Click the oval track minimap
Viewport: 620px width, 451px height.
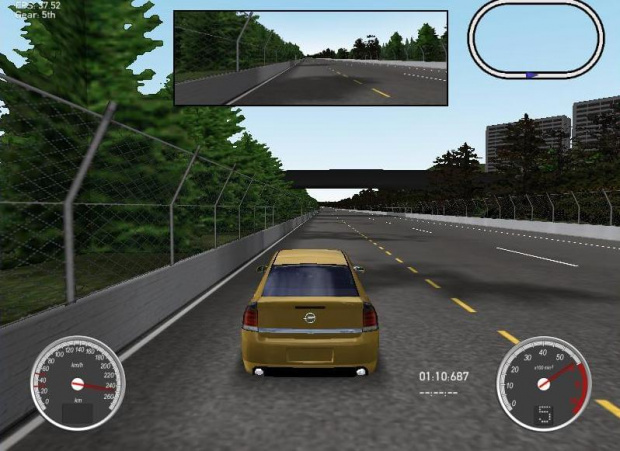tap(536, 38)
